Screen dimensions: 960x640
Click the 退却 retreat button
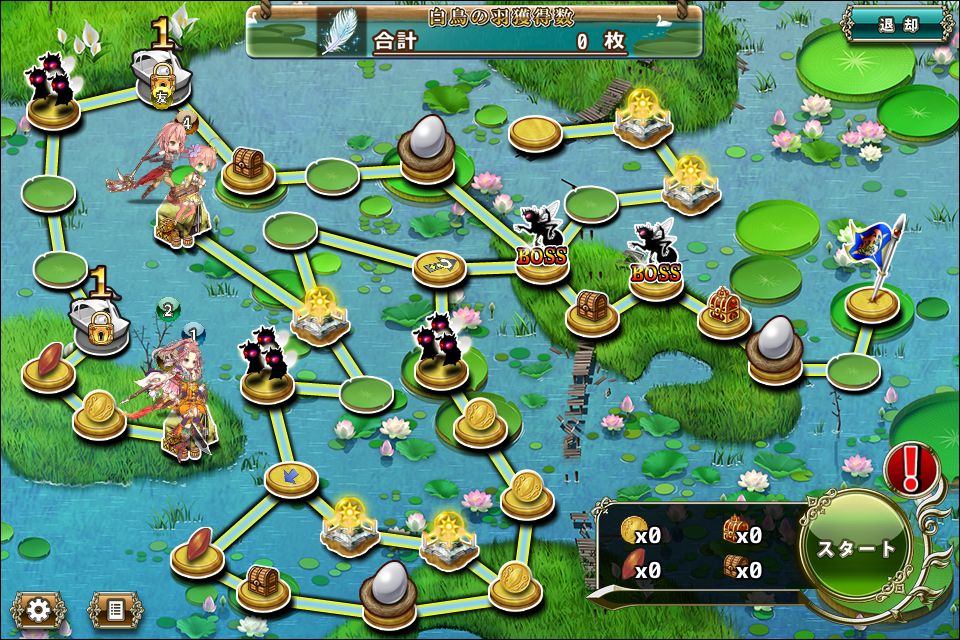[x=896, y=23]
